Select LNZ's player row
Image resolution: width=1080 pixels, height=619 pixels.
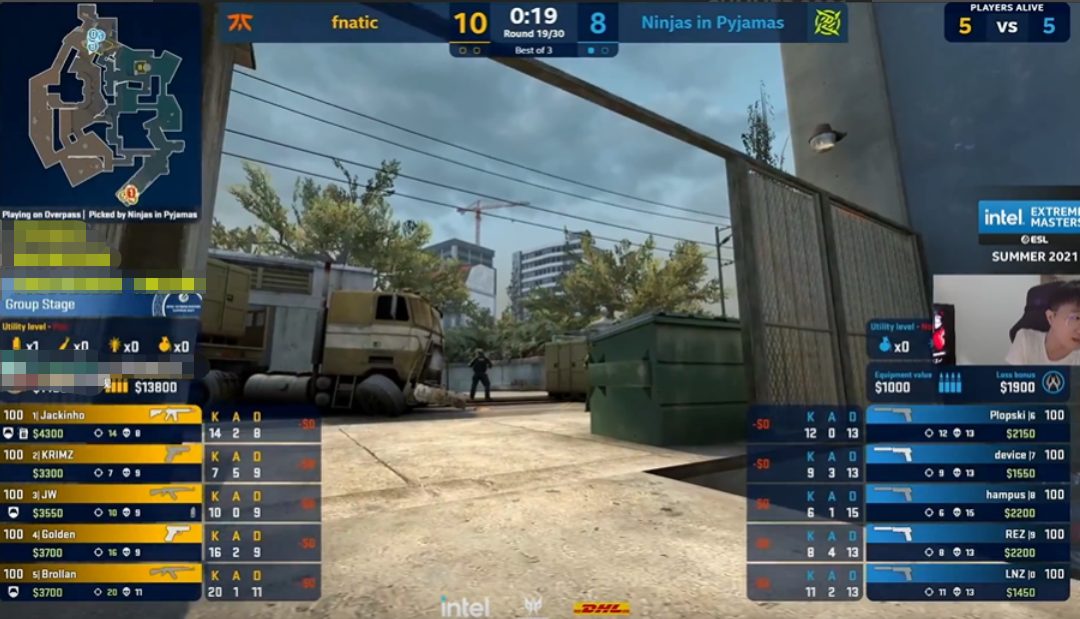tap(967, 583)
